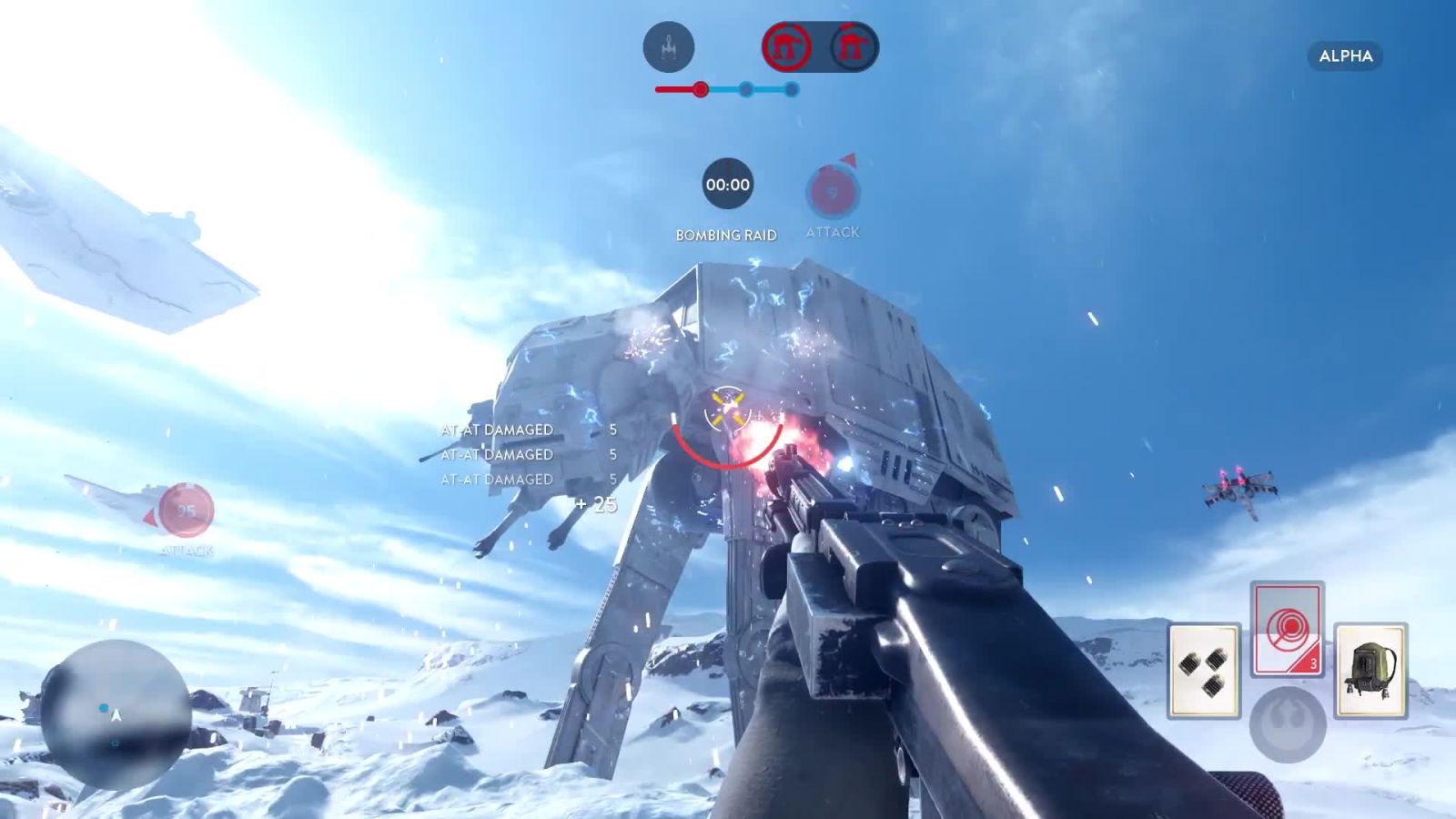Click the red handle on the phase progress slider
This screenshot has height=819, width=1456.
click(699, 89)
